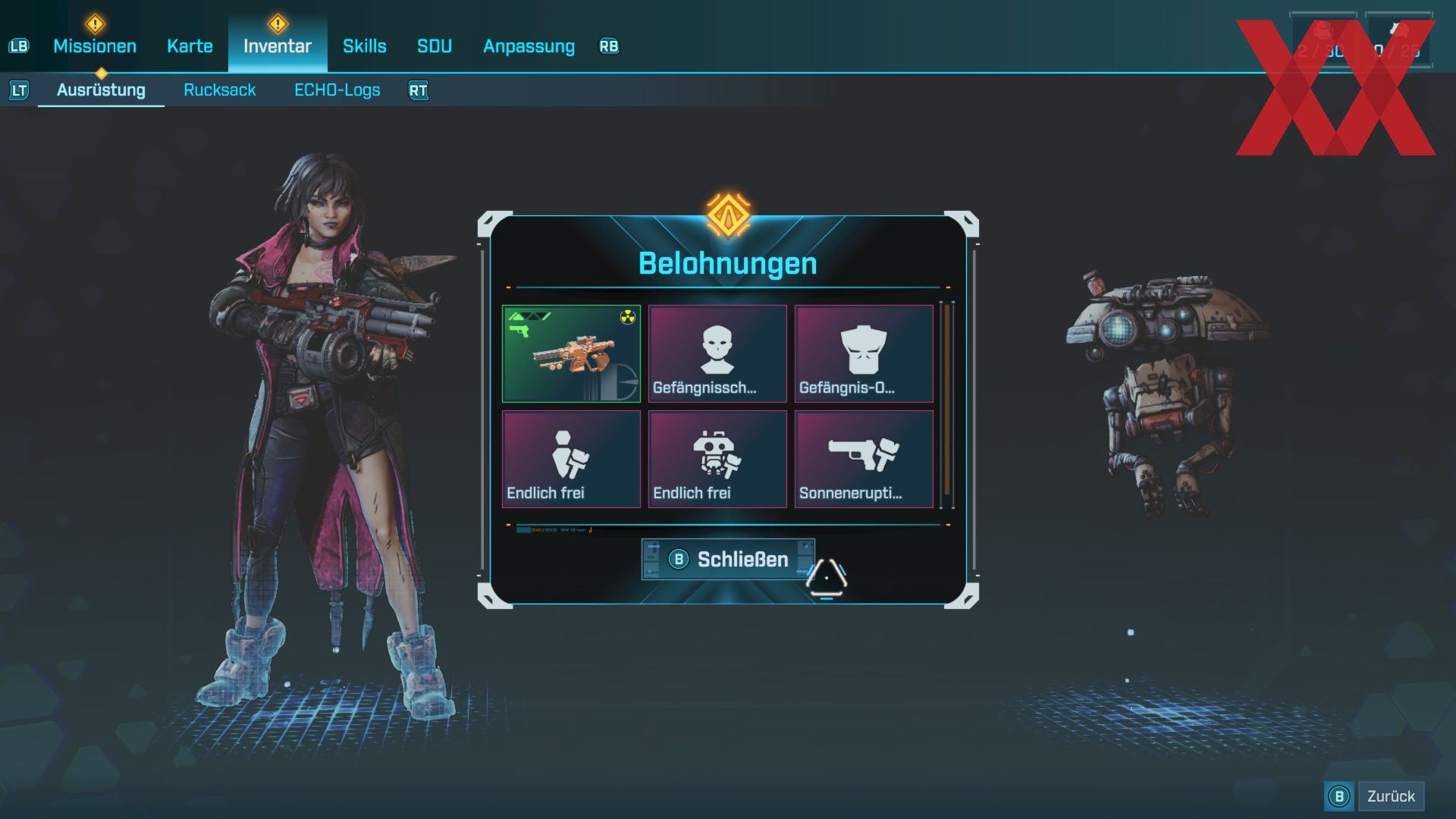Open the SDU tab

pyautogui.click(x=435, y=46)
